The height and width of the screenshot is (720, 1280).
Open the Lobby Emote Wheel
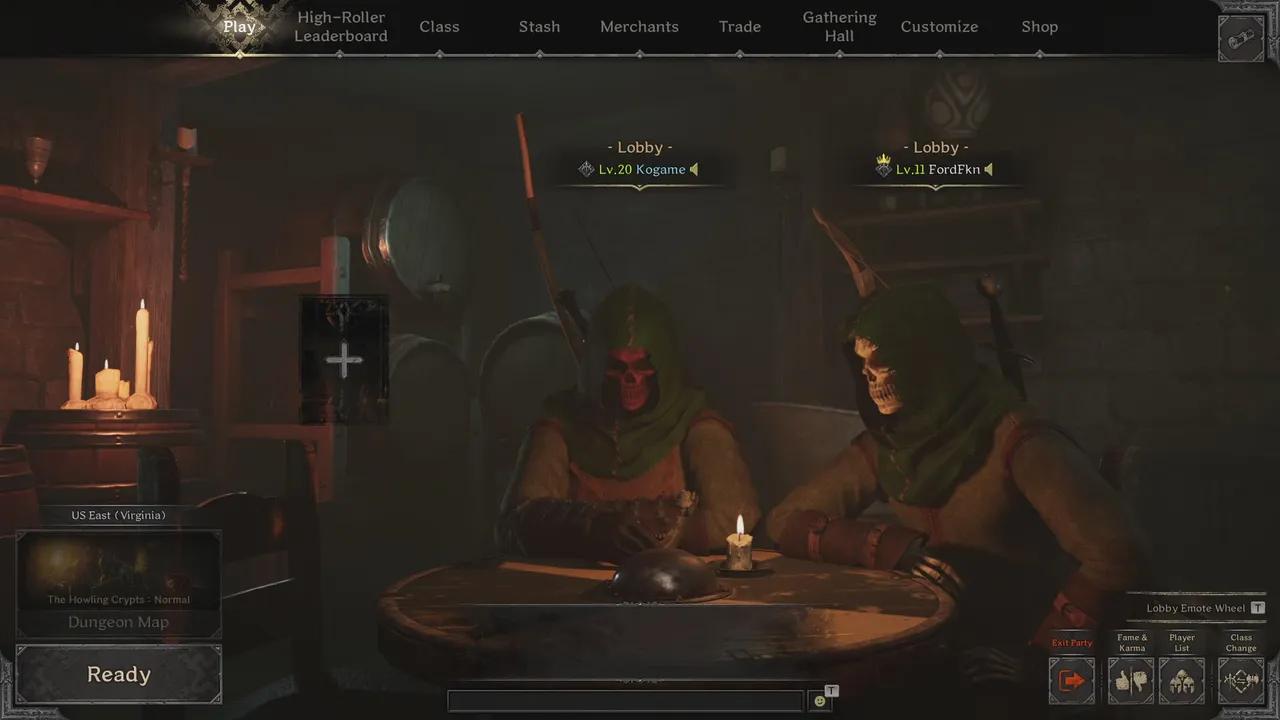[1196, 607]
